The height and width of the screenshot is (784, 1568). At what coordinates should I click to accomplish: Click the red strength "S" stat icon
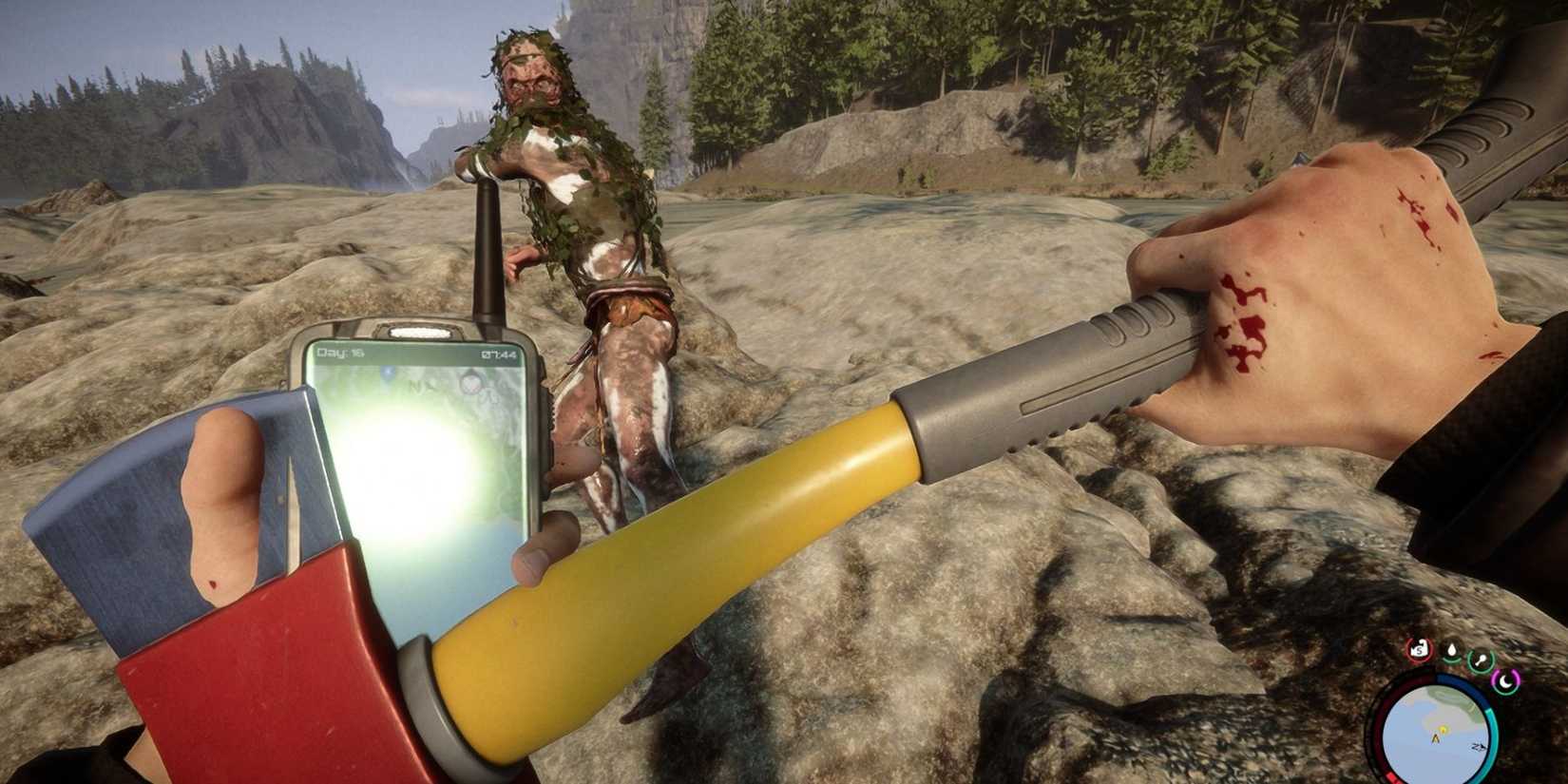tap(1419, 648)
